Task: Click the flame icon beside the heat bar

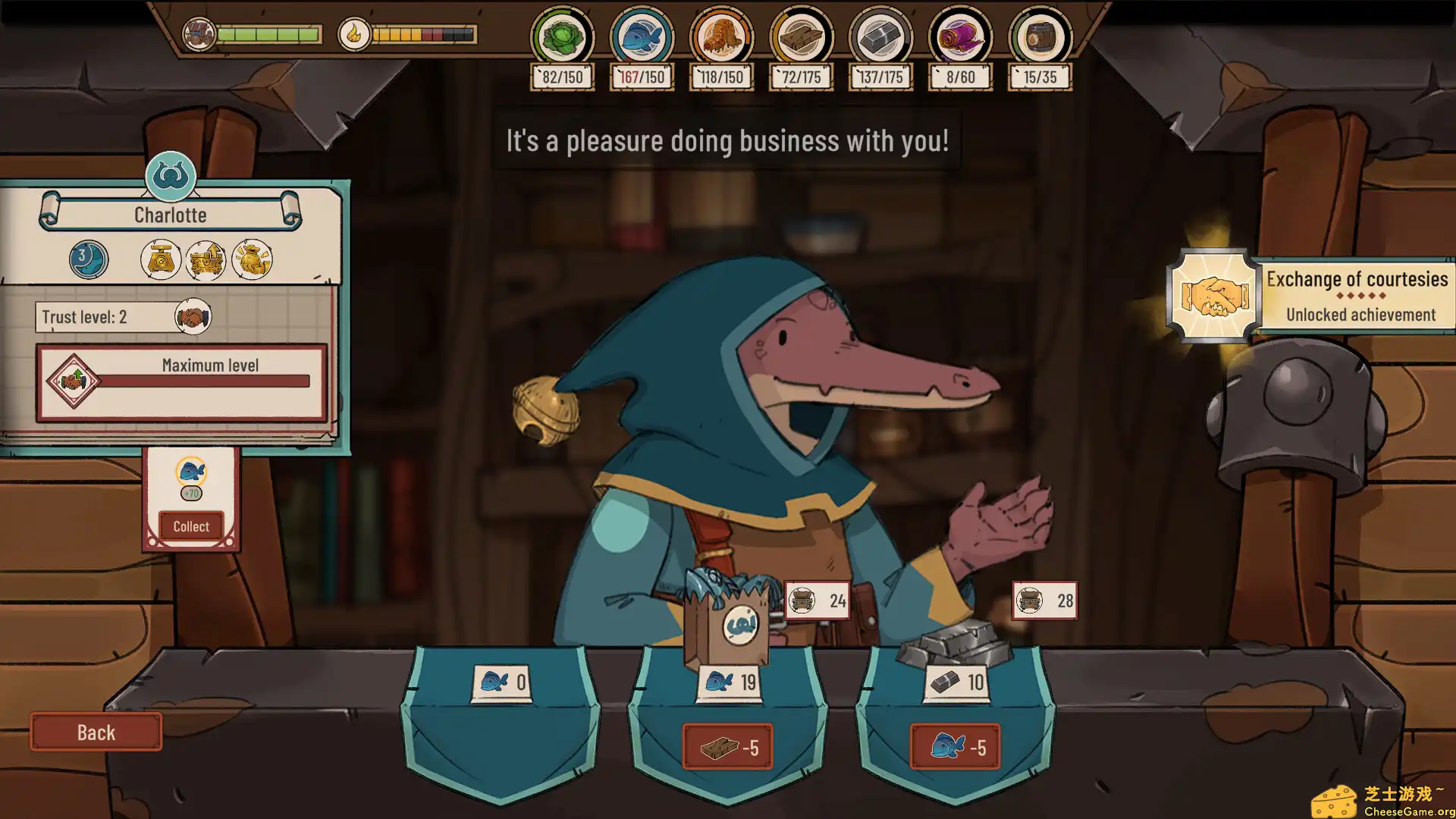Action: [x=353, y=34]
